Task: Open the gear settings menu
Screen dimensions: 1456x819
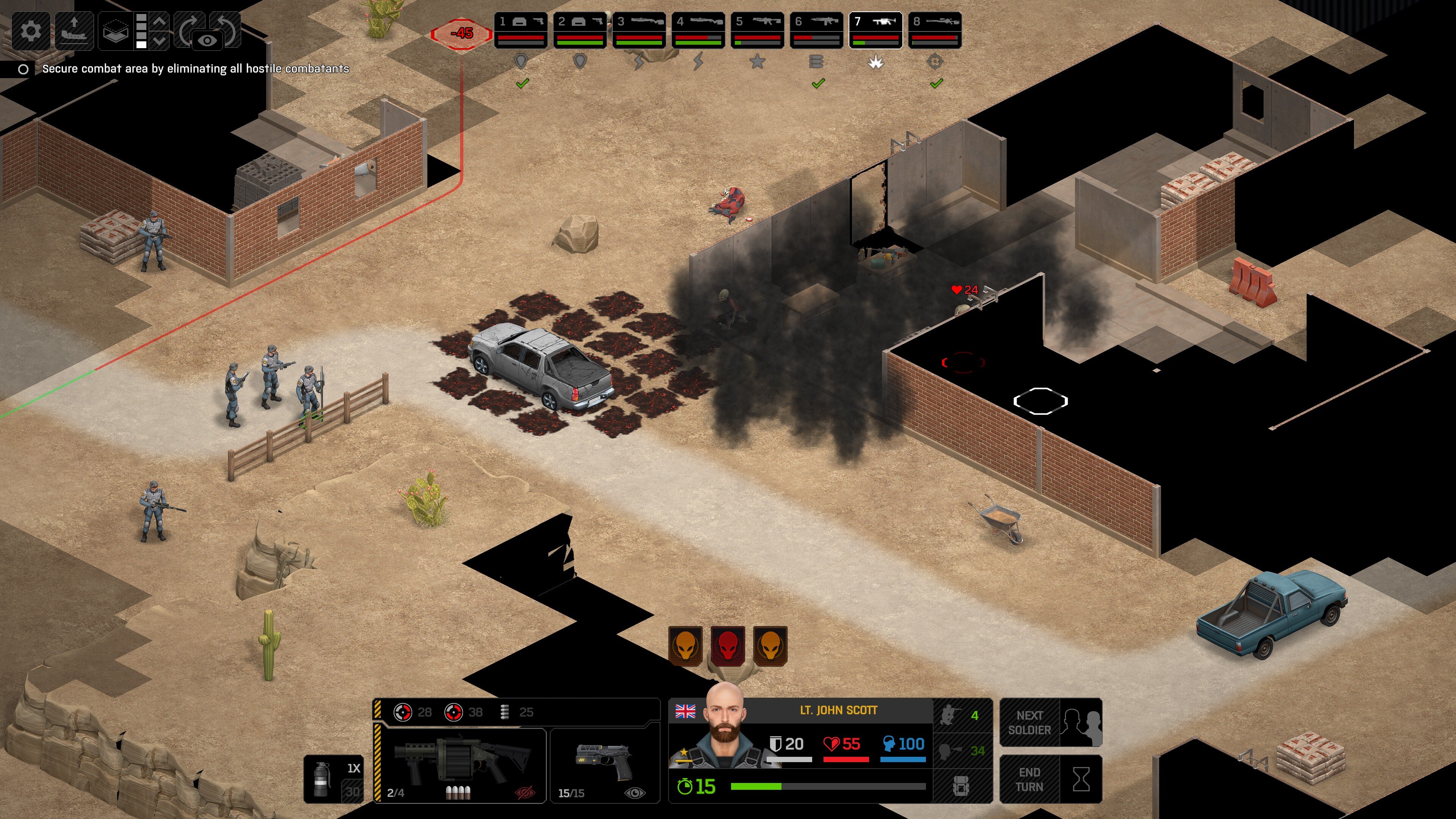Action: point(31,30)
